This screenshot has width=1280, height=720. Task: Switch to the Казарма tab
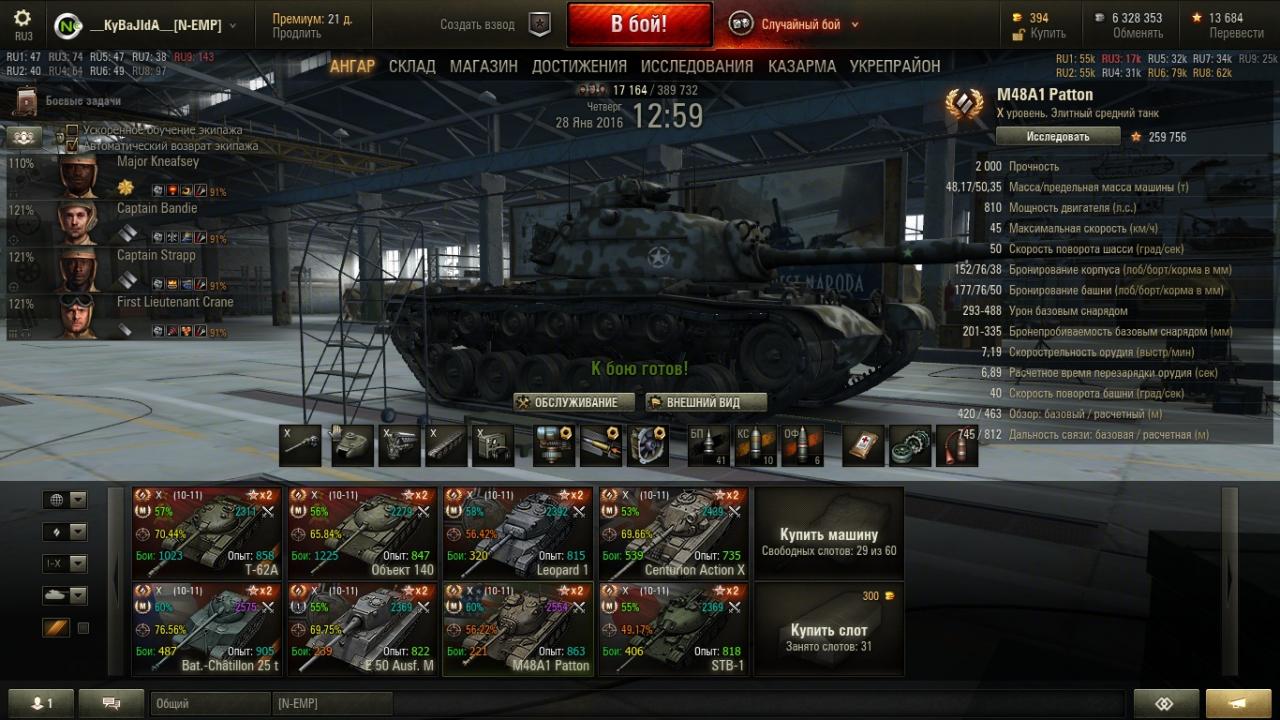802,66
